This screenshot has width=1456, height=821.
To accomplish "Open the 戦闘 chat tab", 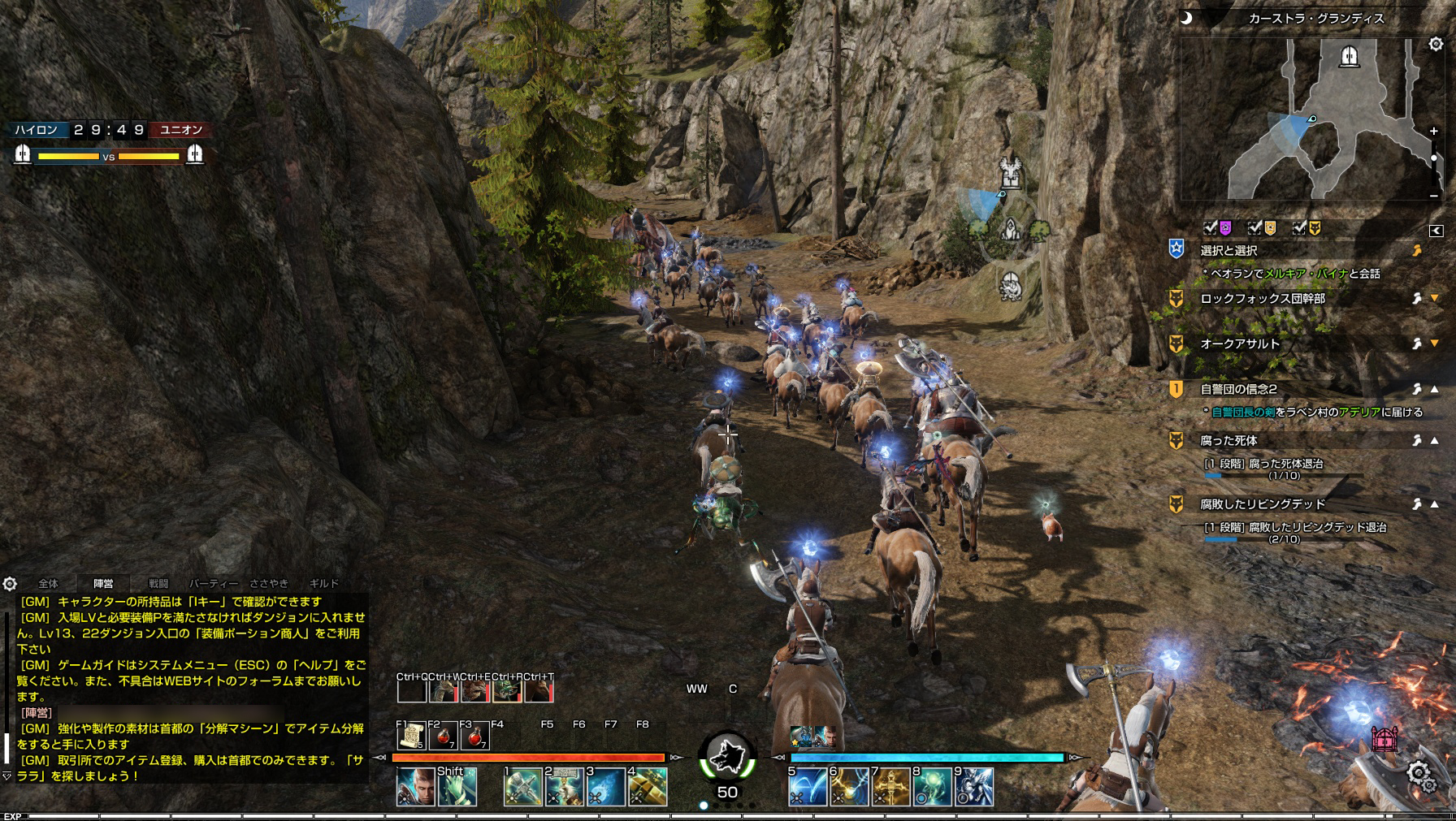I will [158, 583].
